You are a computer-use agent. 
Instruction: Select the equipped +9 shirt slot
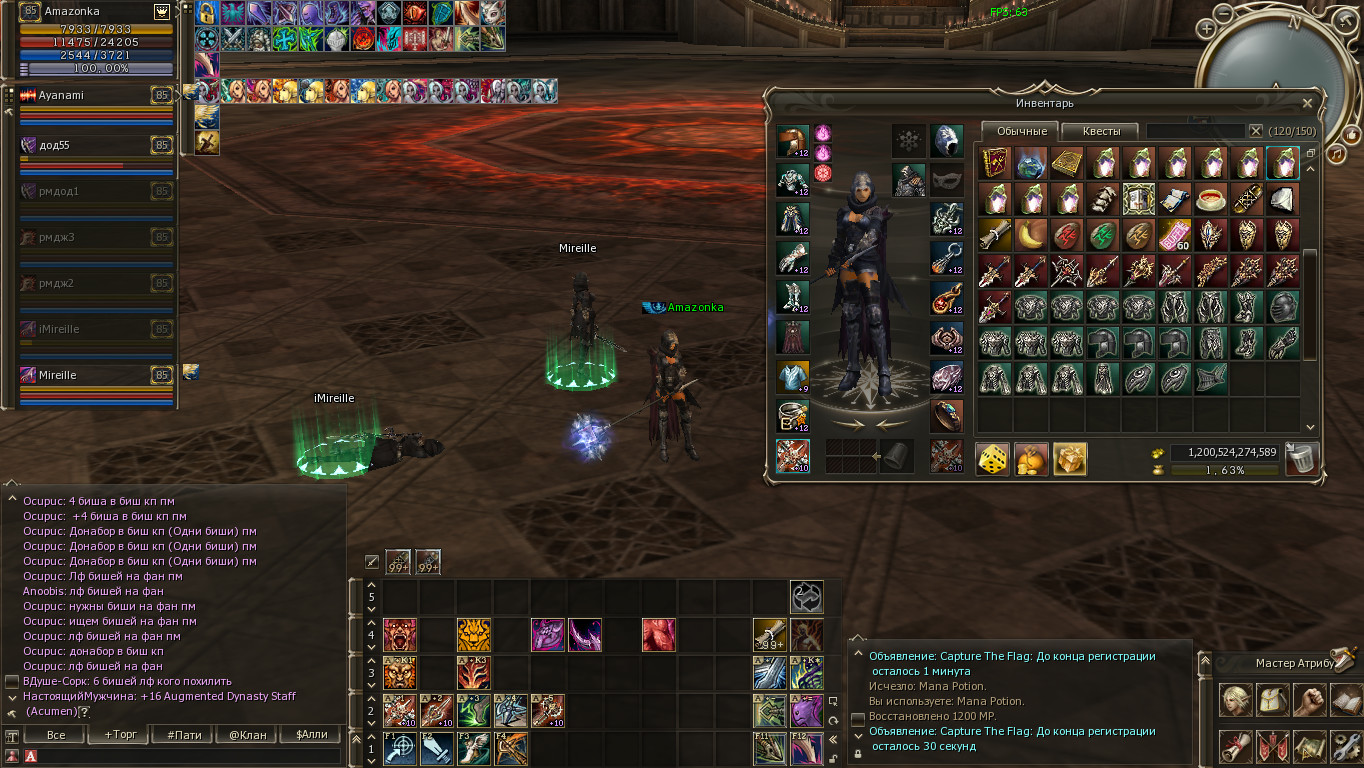[x=793, y=377]
